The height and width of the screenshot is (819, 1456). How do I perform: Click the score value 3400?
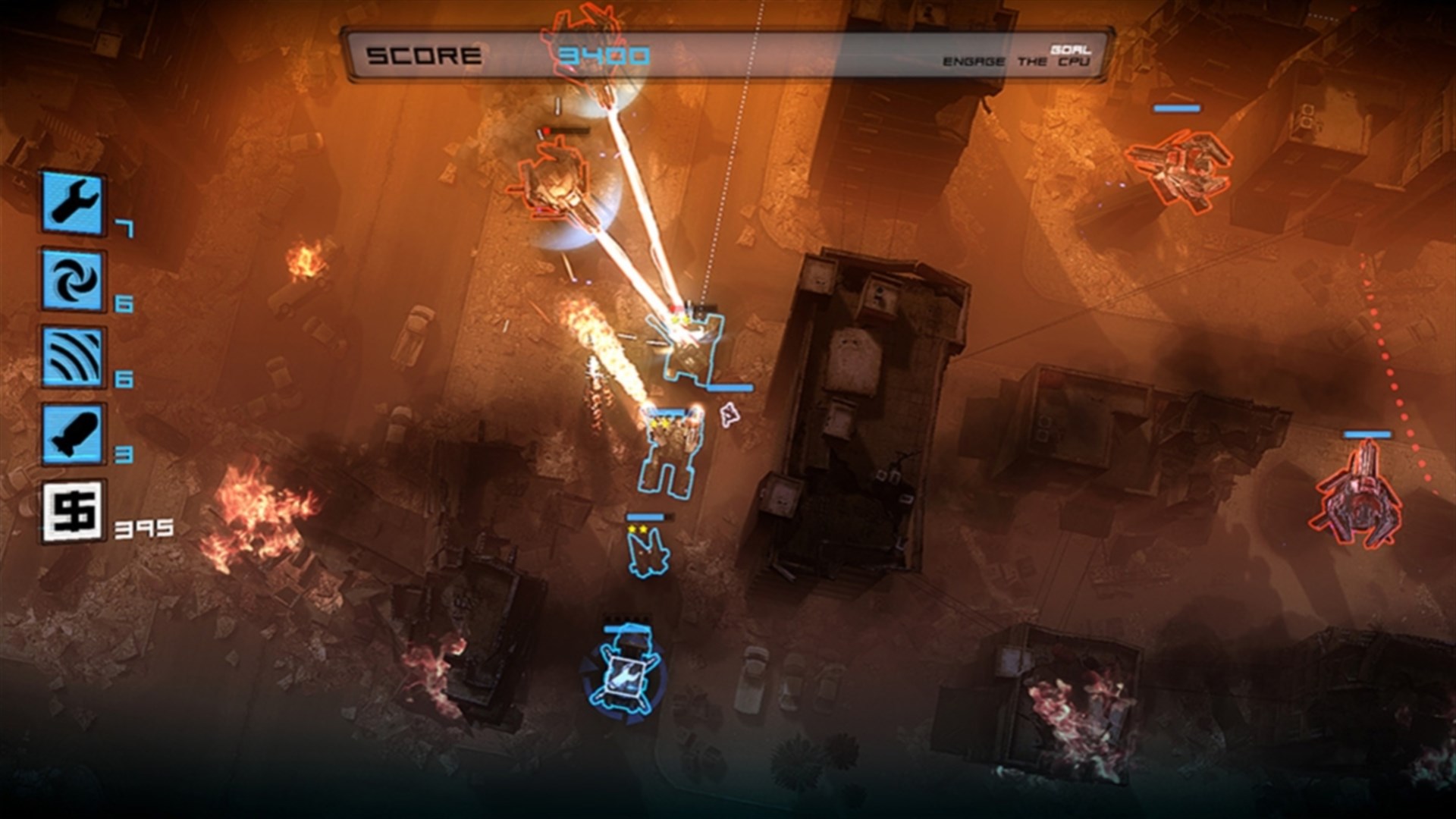coord(604,55)
